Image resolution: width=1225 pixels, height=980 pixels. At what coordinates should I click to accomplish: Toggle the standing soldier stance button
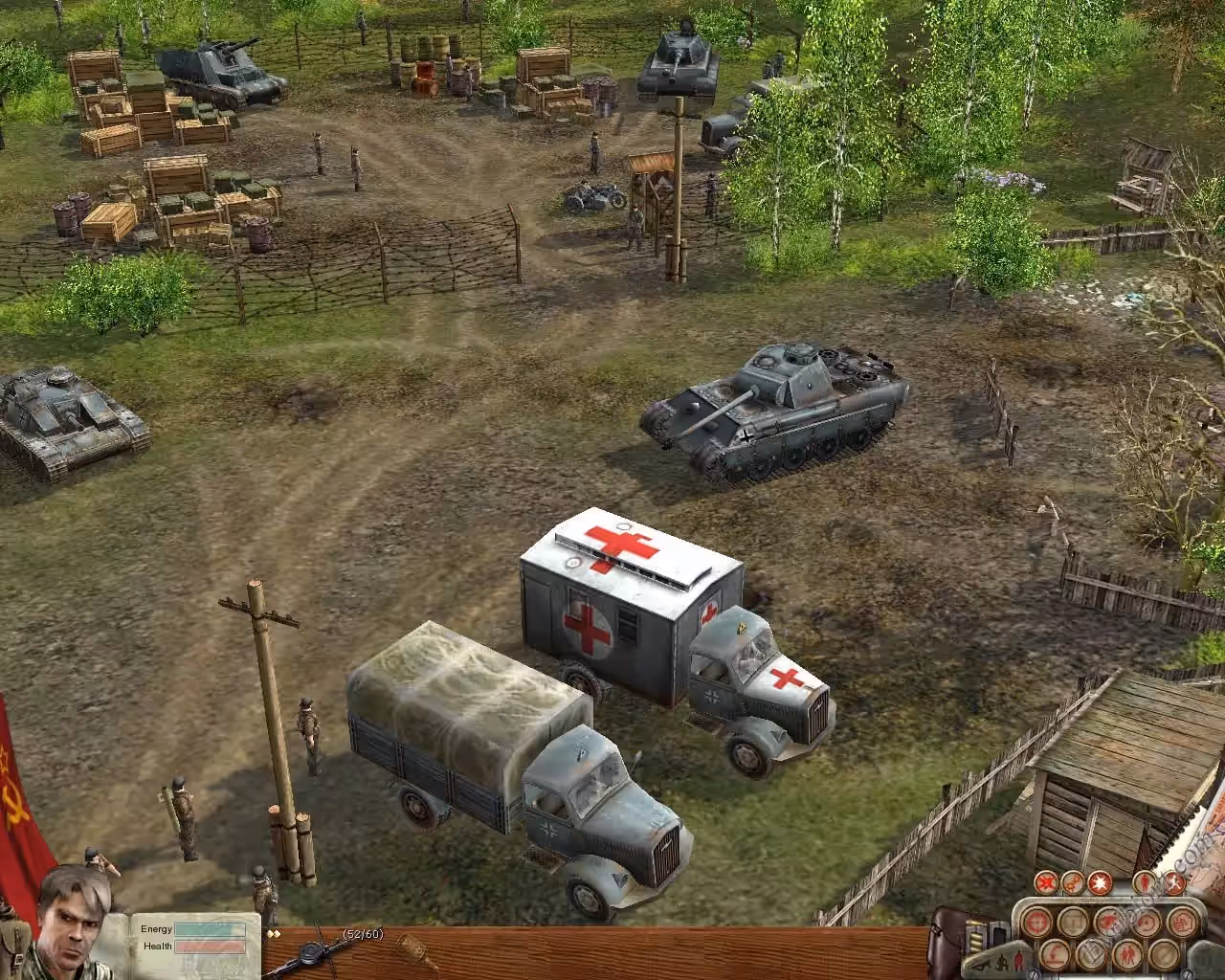[x=1145, y=883]
